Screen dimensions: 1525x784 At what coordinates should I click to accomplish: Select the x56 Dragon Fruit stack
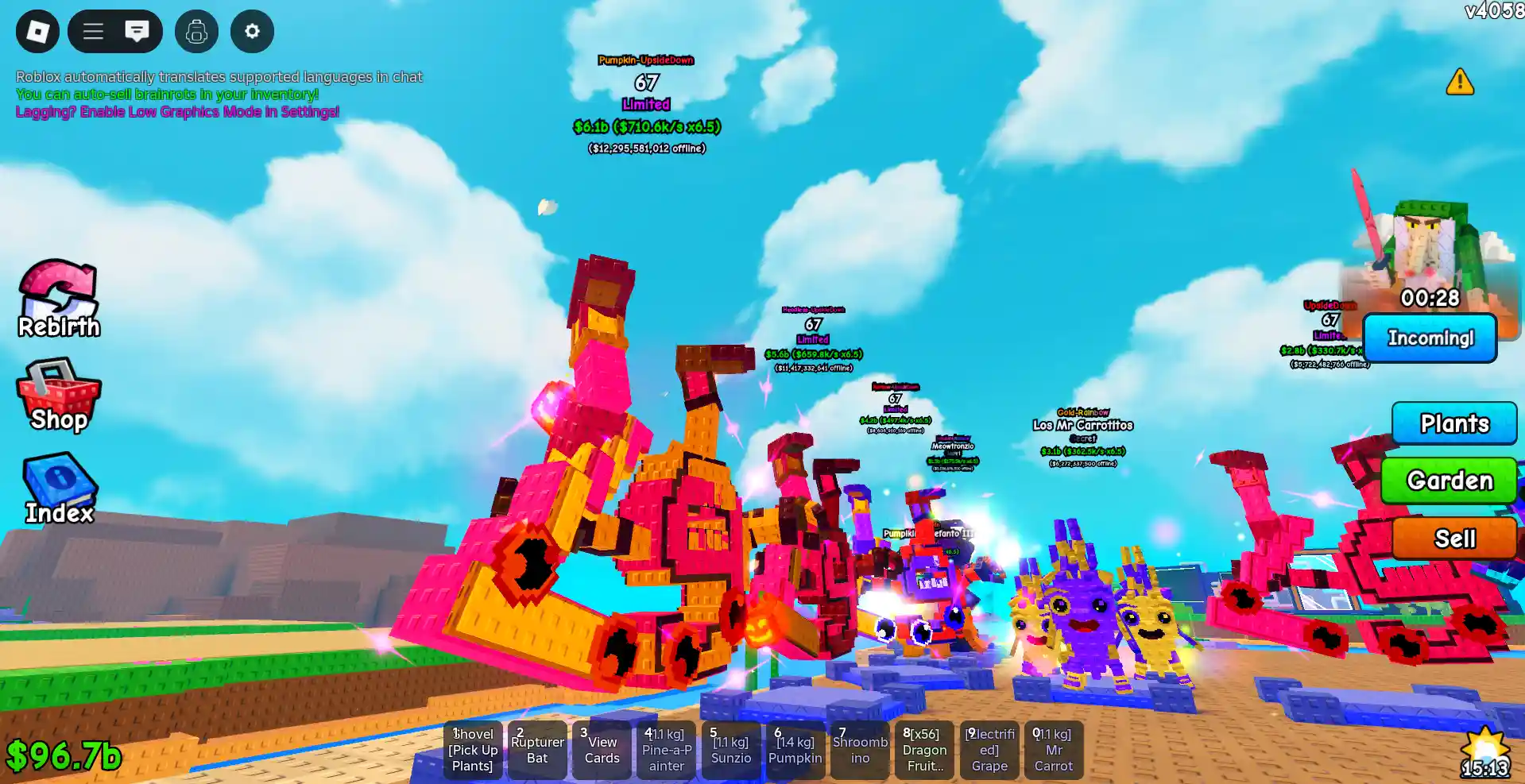(924, 750)
